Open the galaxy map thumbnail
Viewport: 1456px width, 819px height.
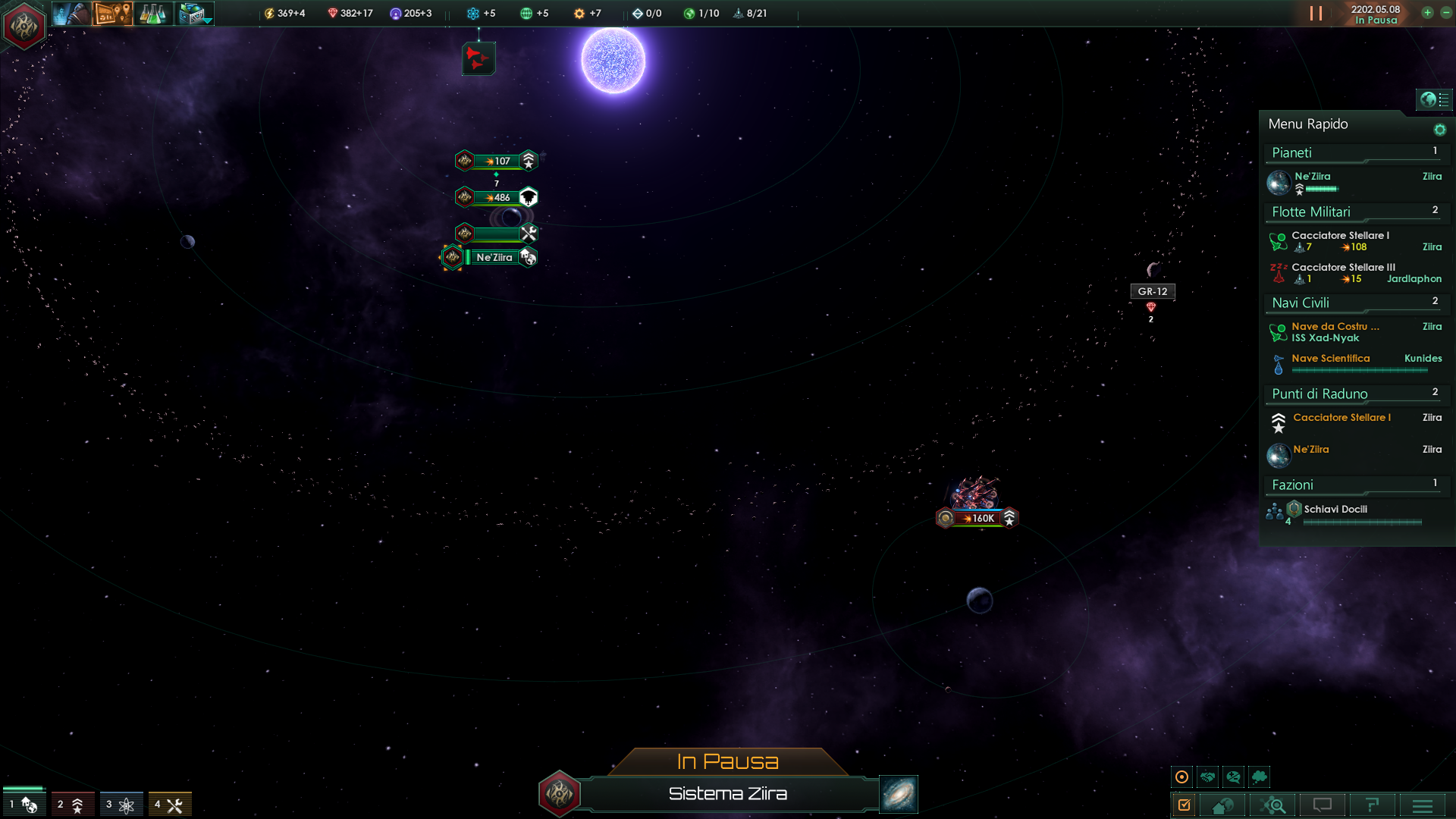(899, 794)
